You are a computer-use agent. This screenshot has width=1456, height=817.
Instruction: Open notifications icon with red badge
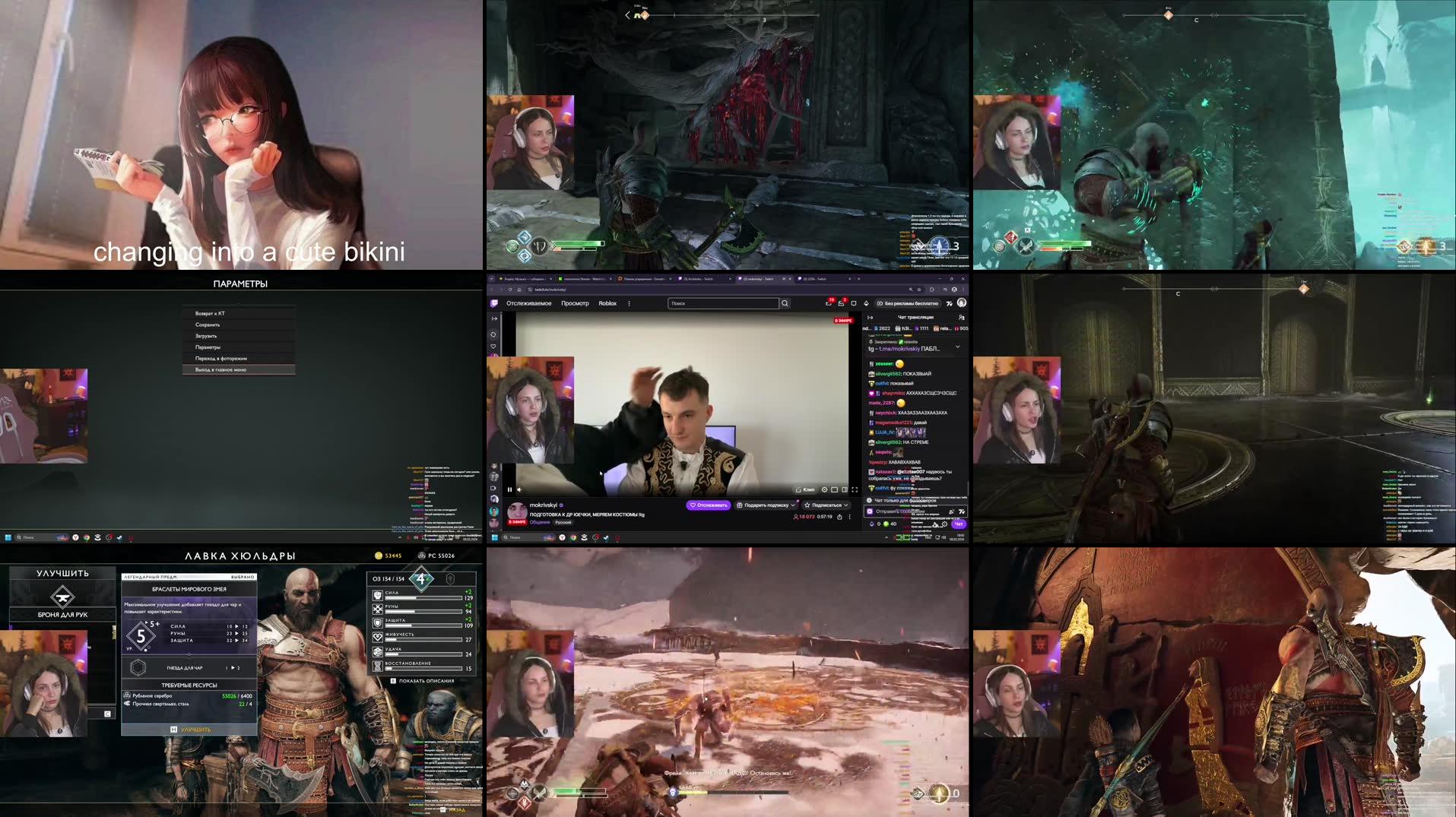click(x=830, y=303)
